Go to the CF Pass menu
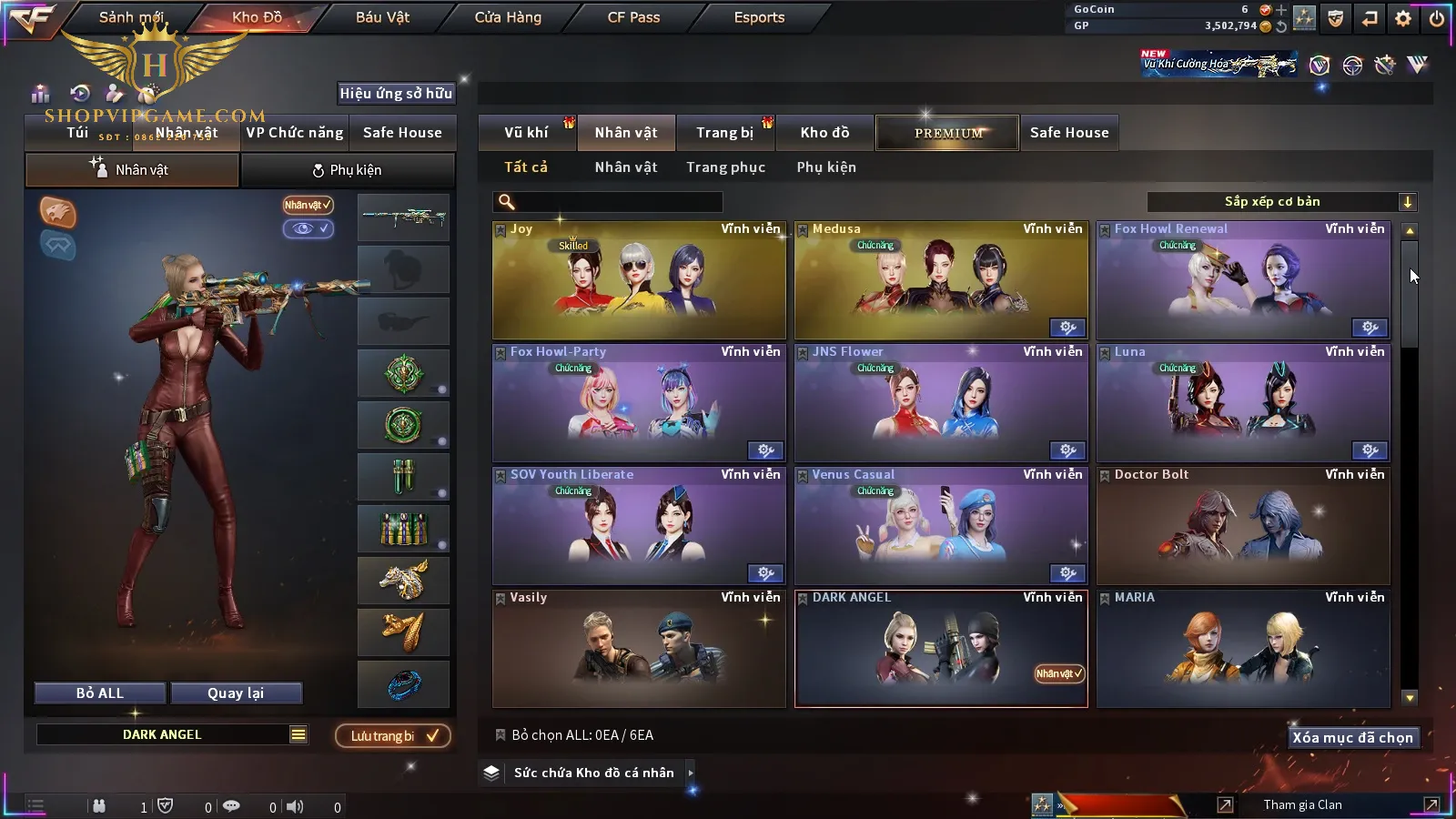 pos(633,17)
